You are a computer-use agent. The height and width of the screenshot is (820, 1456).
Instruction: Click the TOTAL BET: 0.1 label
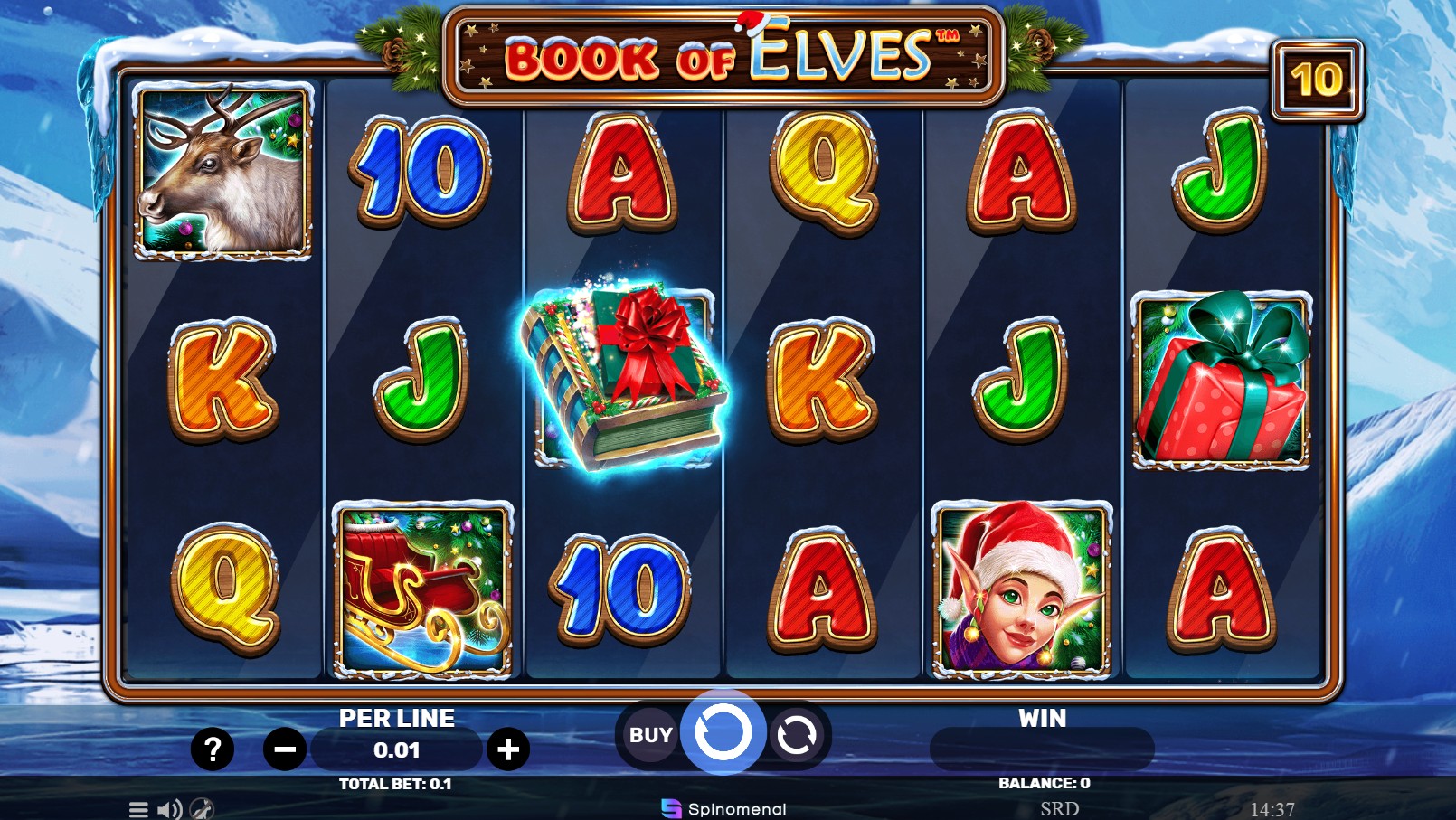[396, 784]
